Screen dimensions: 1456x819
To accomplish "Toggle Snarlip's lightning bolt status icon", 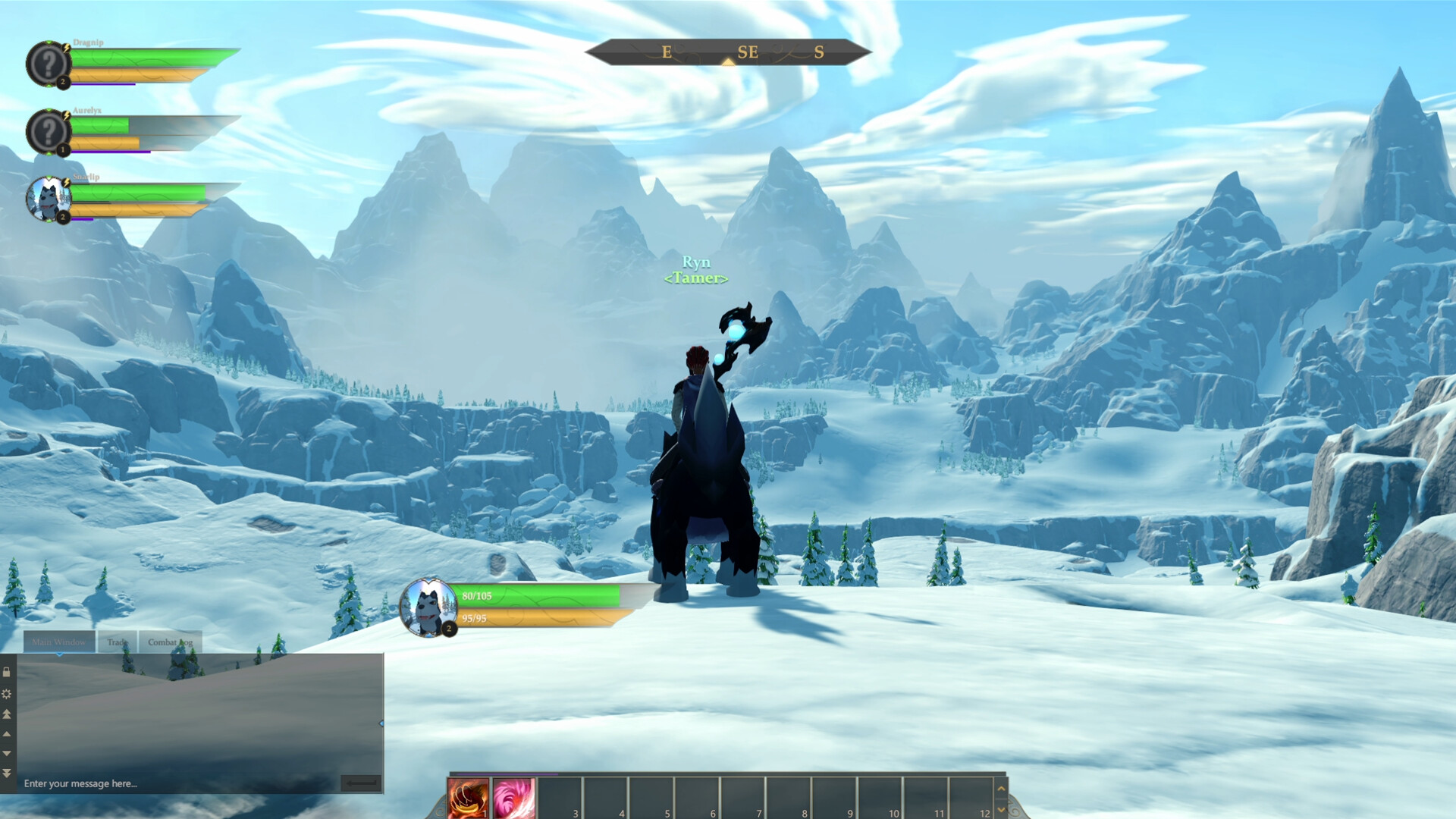I will [x=66, y=182].
